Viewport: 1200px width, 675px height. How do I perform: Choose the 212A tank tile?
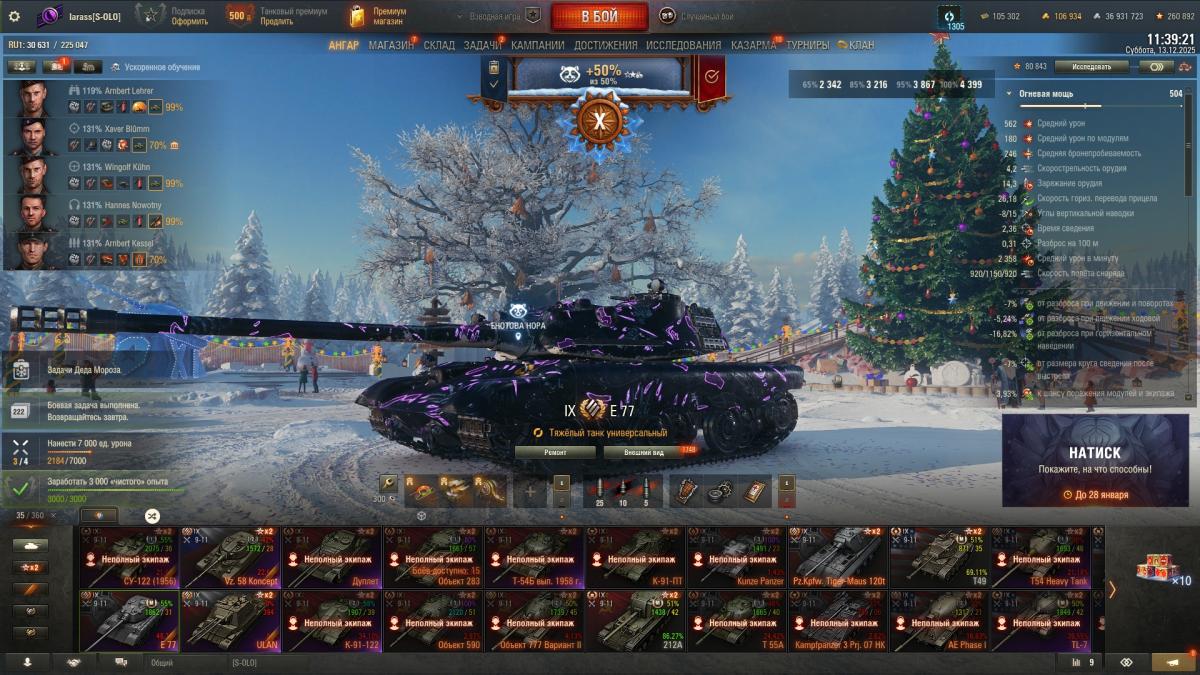[635, 621]
